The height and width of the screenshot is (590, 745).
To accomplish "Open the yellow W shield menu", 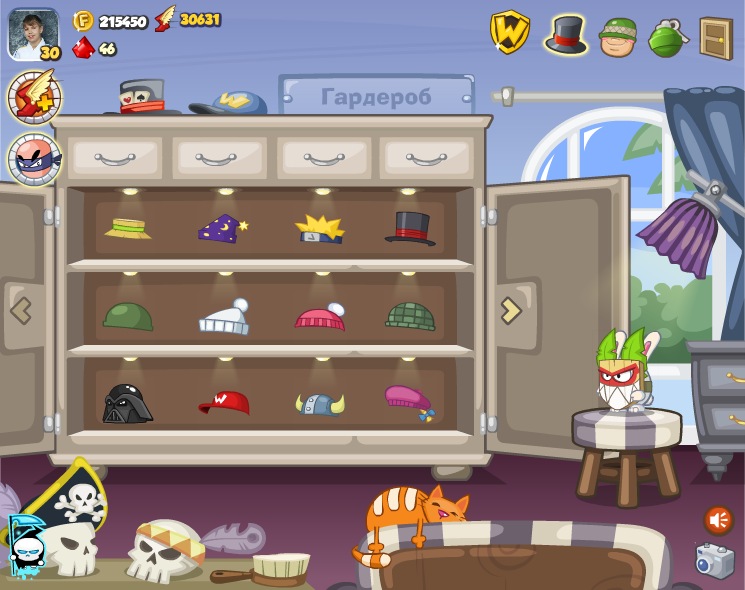I will (x=509, y=32).
